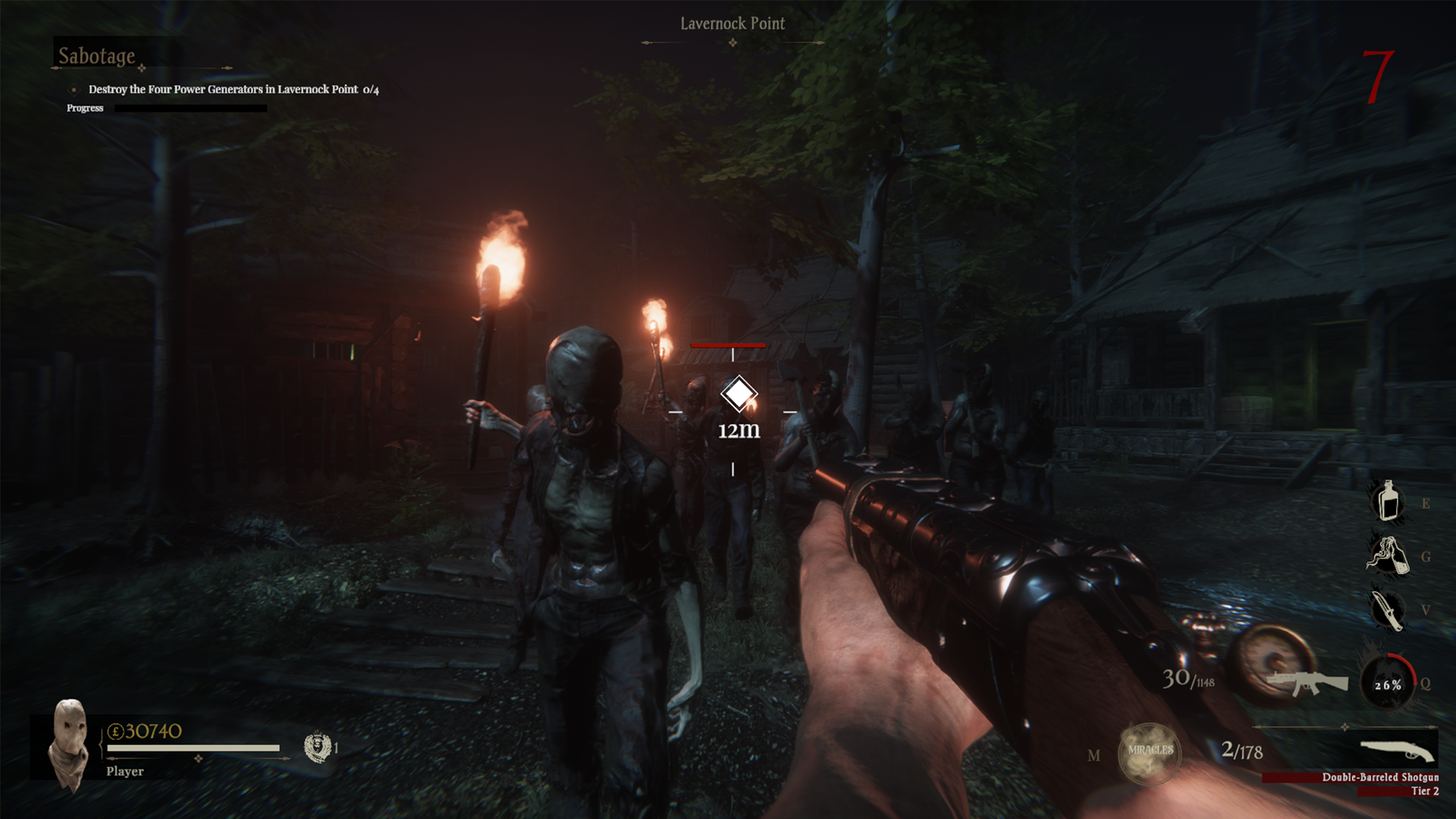Image resolution: width=1456 pixels, height=819 pixels.
Task: Activate the 26% charged skull ability
Action: [1388, 683]
